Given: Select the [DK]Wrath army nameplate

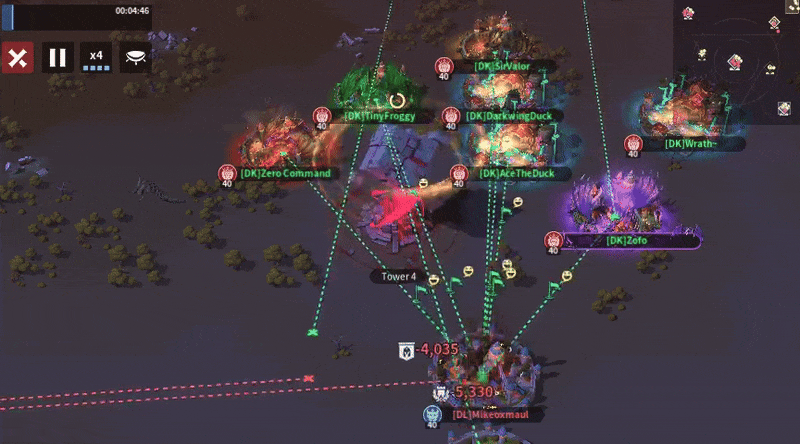Looking at the screenshot, I should 691,144.
